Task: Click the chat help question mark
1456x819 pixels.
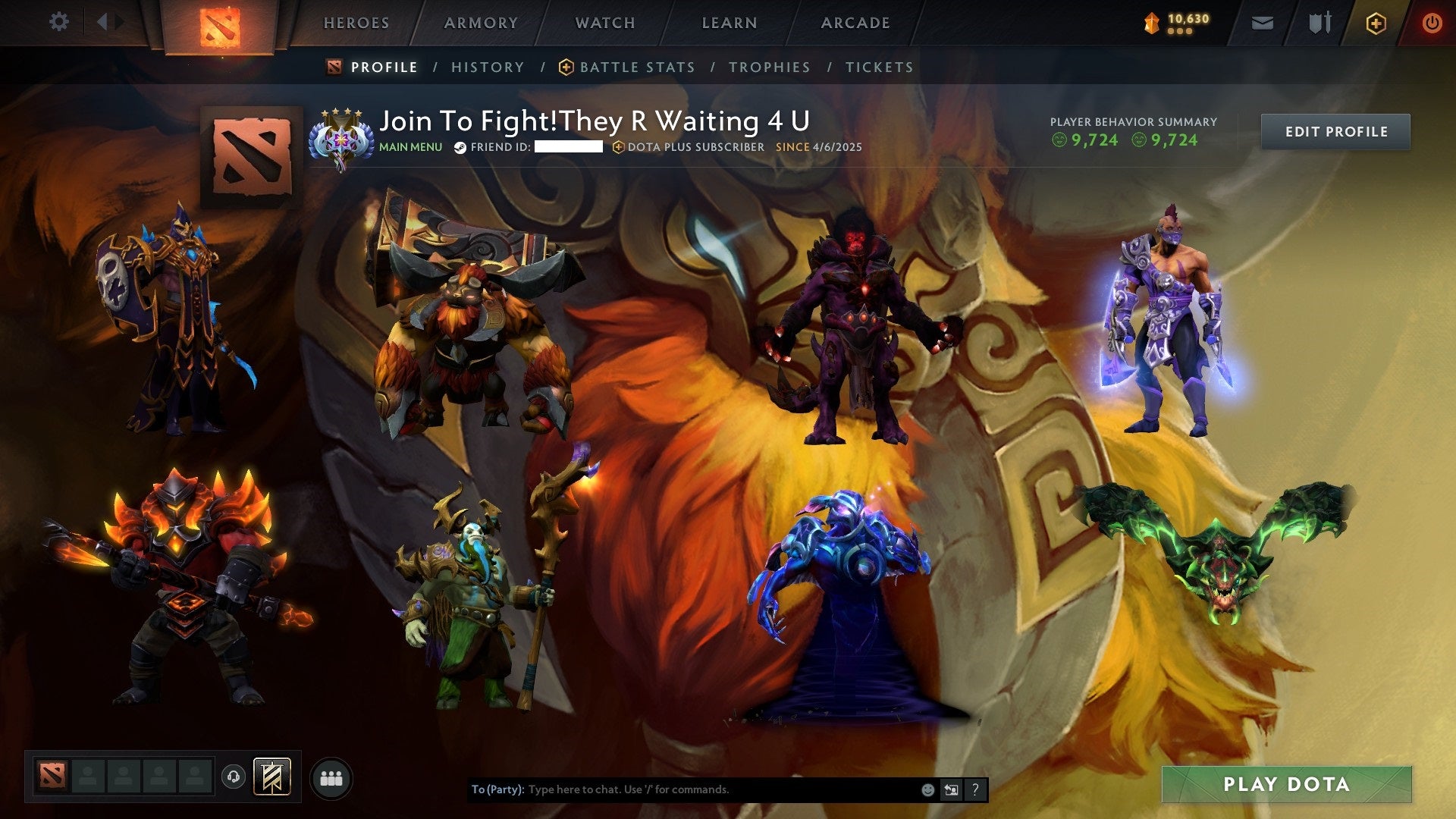Action: (975, 789)
